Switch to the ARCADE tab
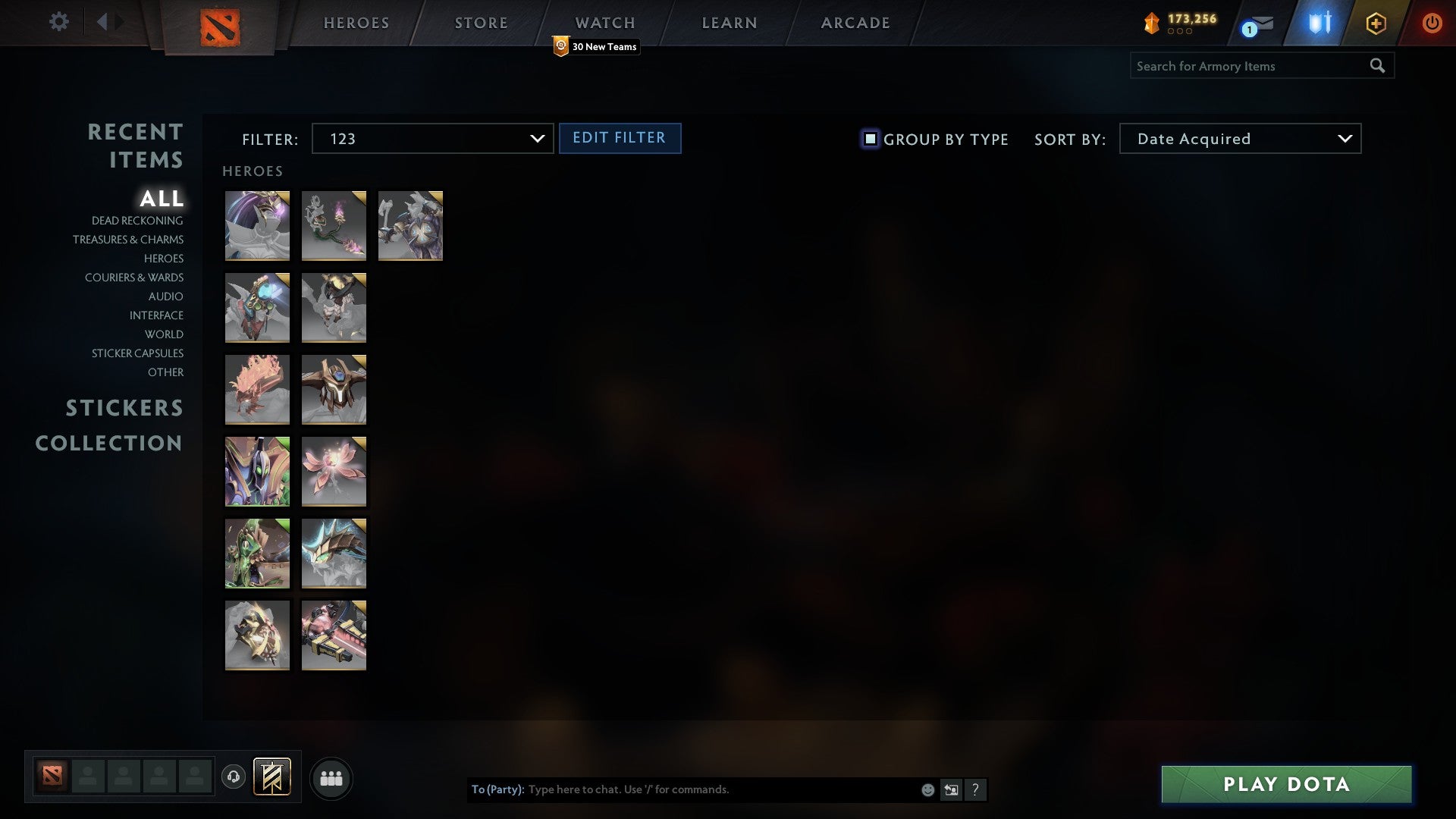Image resolution: width=1456 pixels, height=819 pixels. tap(854, 23)
